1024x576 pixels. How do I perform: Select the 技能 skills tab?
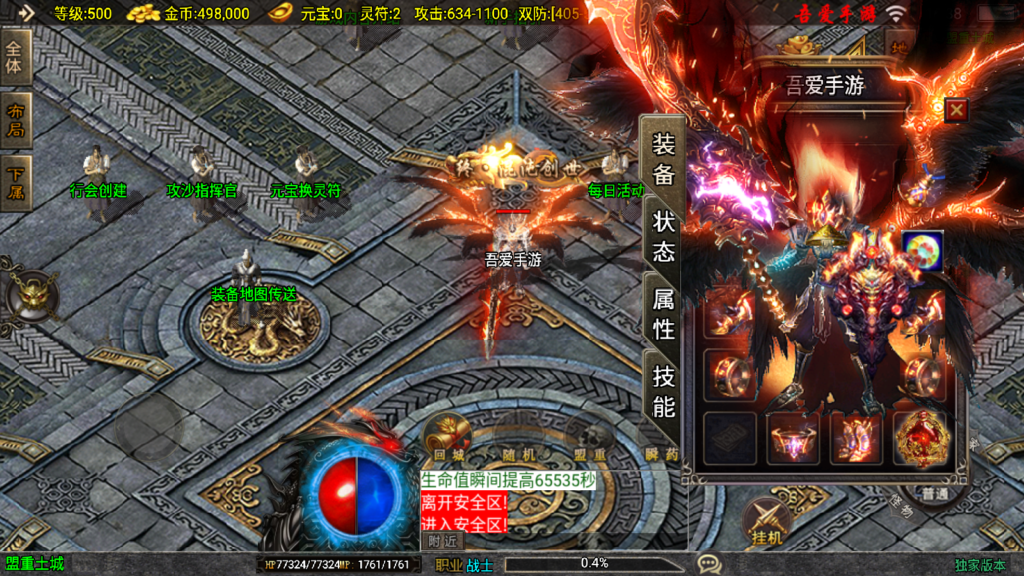pyautogui.click(x=664, y=390)
